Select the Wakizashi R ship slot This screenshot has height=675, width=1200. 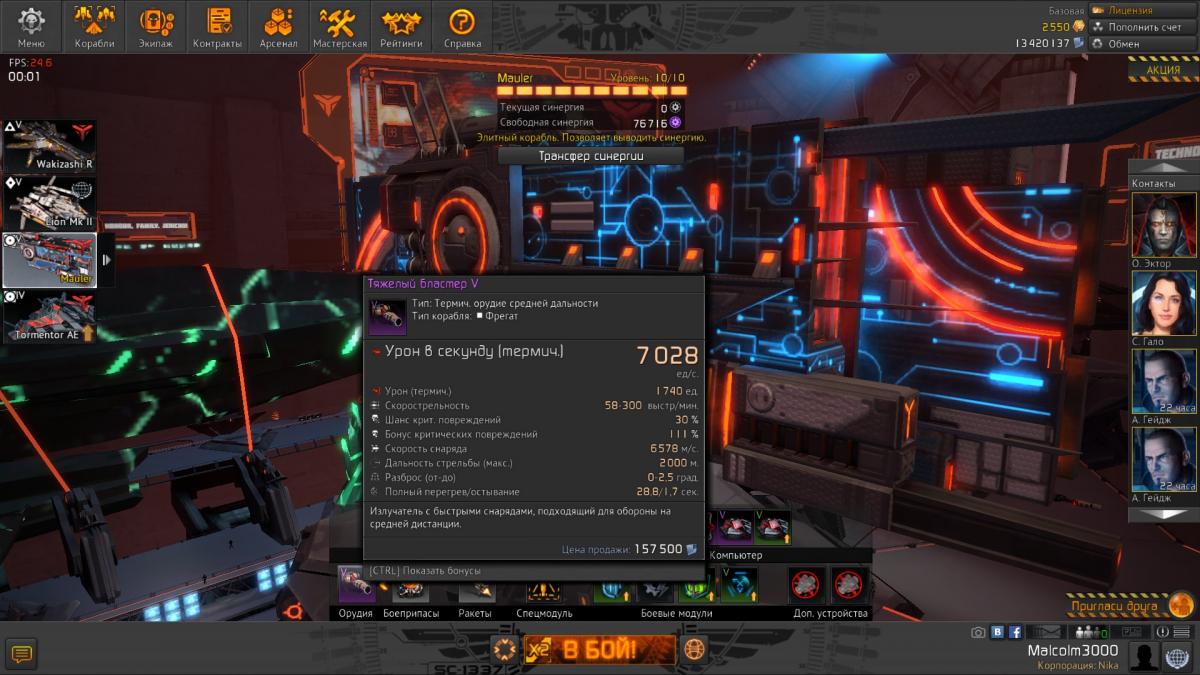50,147
